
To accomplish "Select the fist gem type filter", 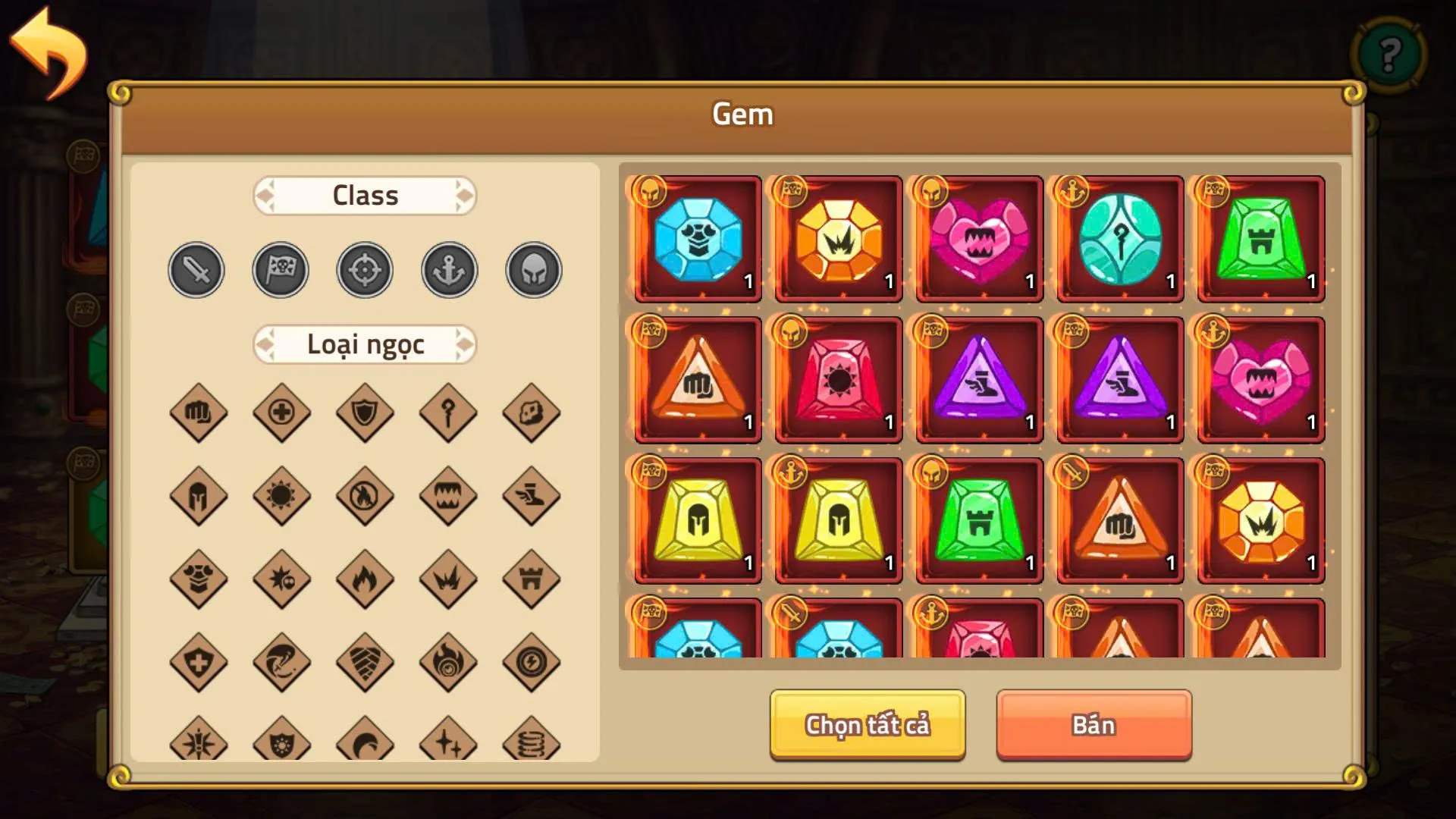I will (x=197, y=412).
